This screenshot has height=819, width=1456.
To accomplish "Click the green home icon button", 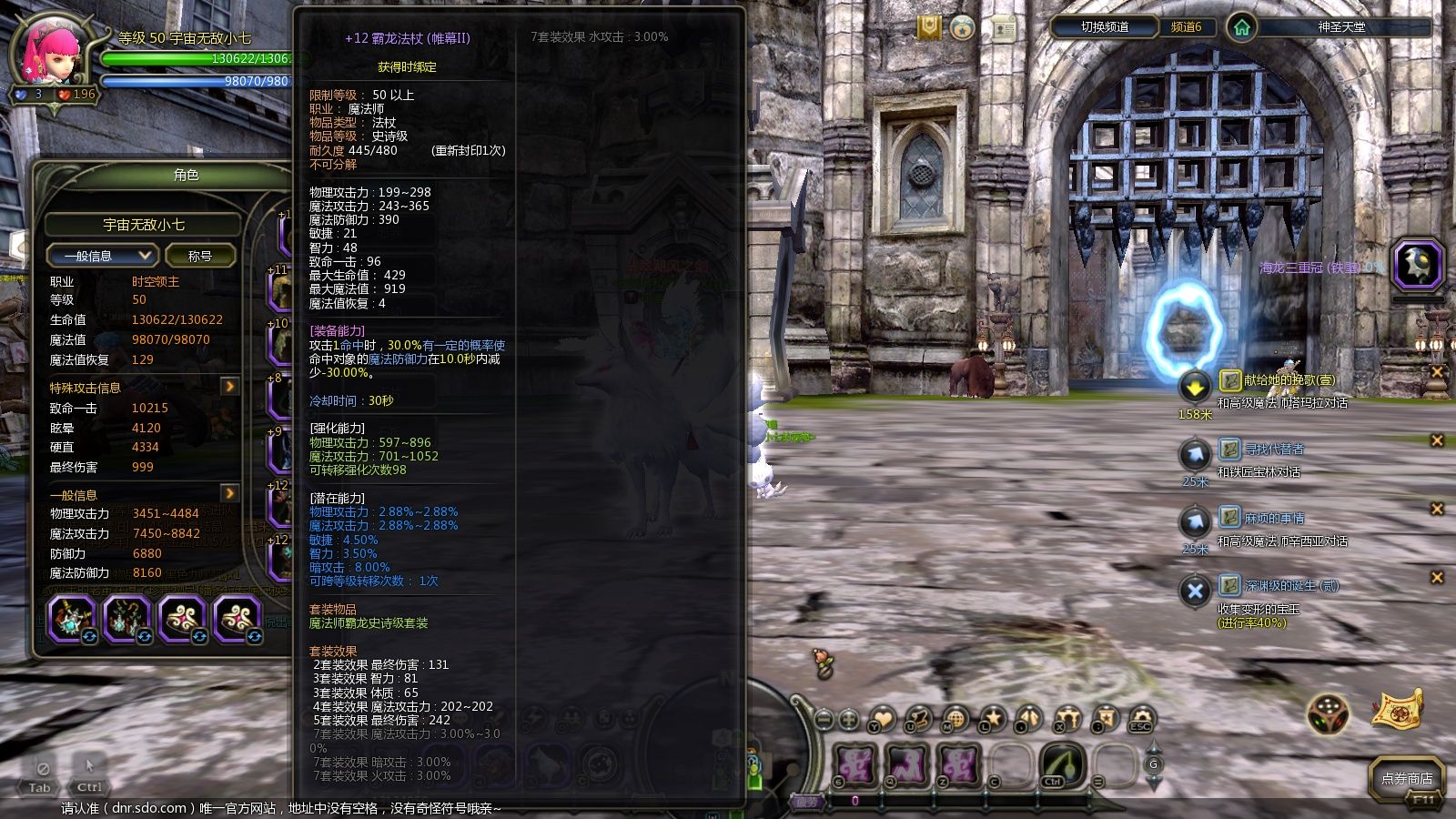I will (1241, 27).
